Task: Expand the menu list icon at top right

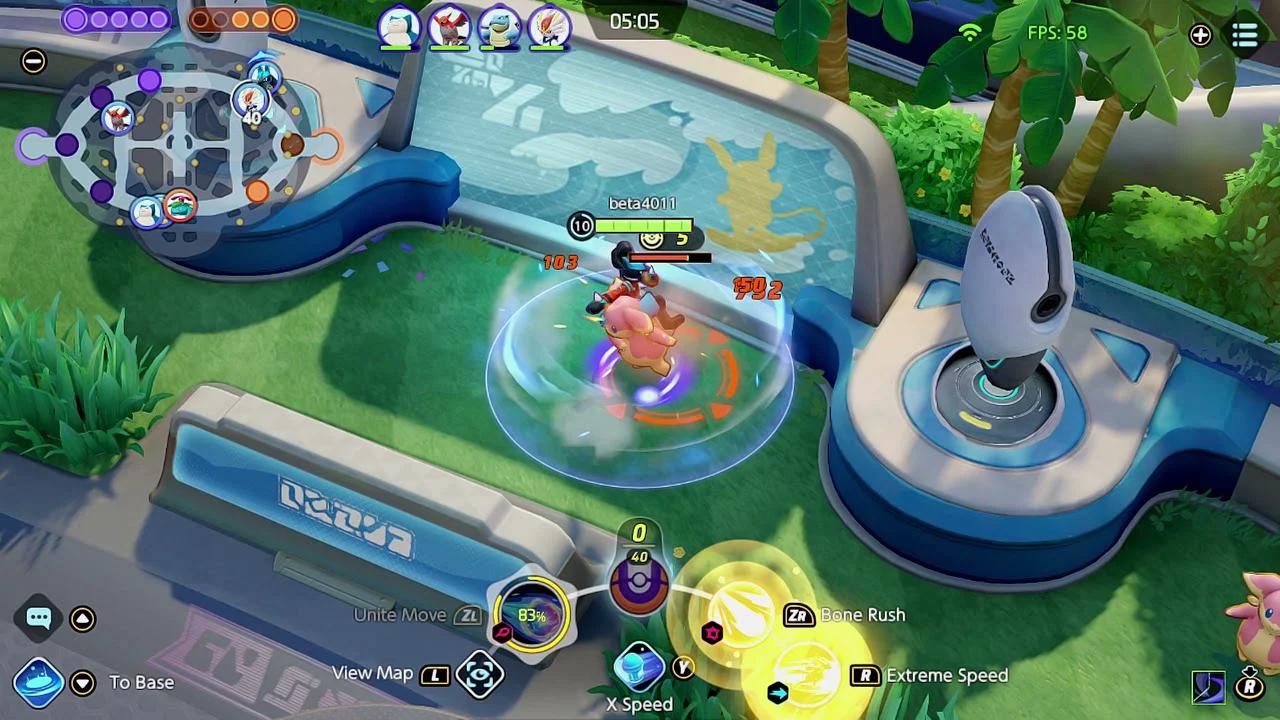Action: pos(1245,36)
